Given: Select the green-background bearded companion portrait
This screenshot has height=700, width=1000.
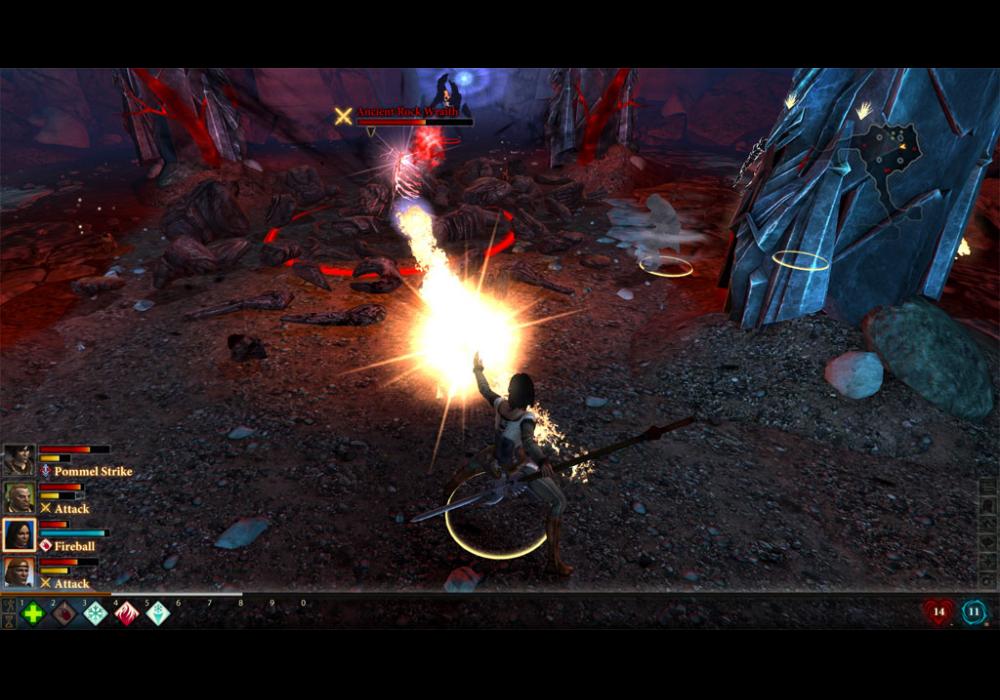Looking at the screenshot, I should click(19, 497).
